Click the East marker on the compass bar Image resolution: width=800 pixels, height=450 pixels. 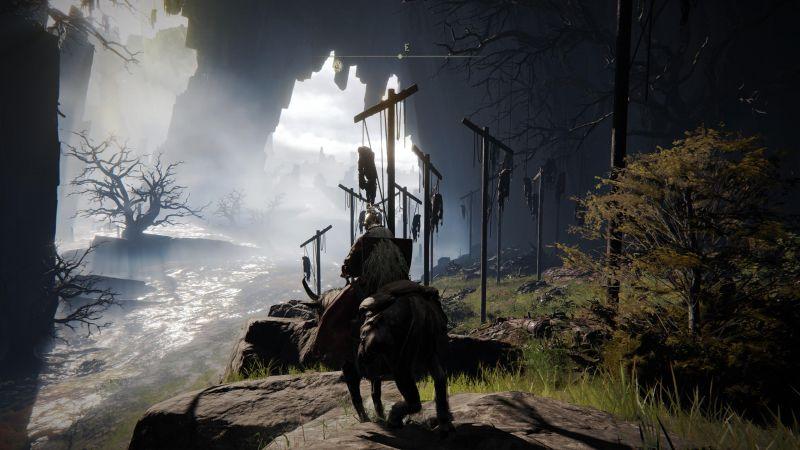coord(406,48)
